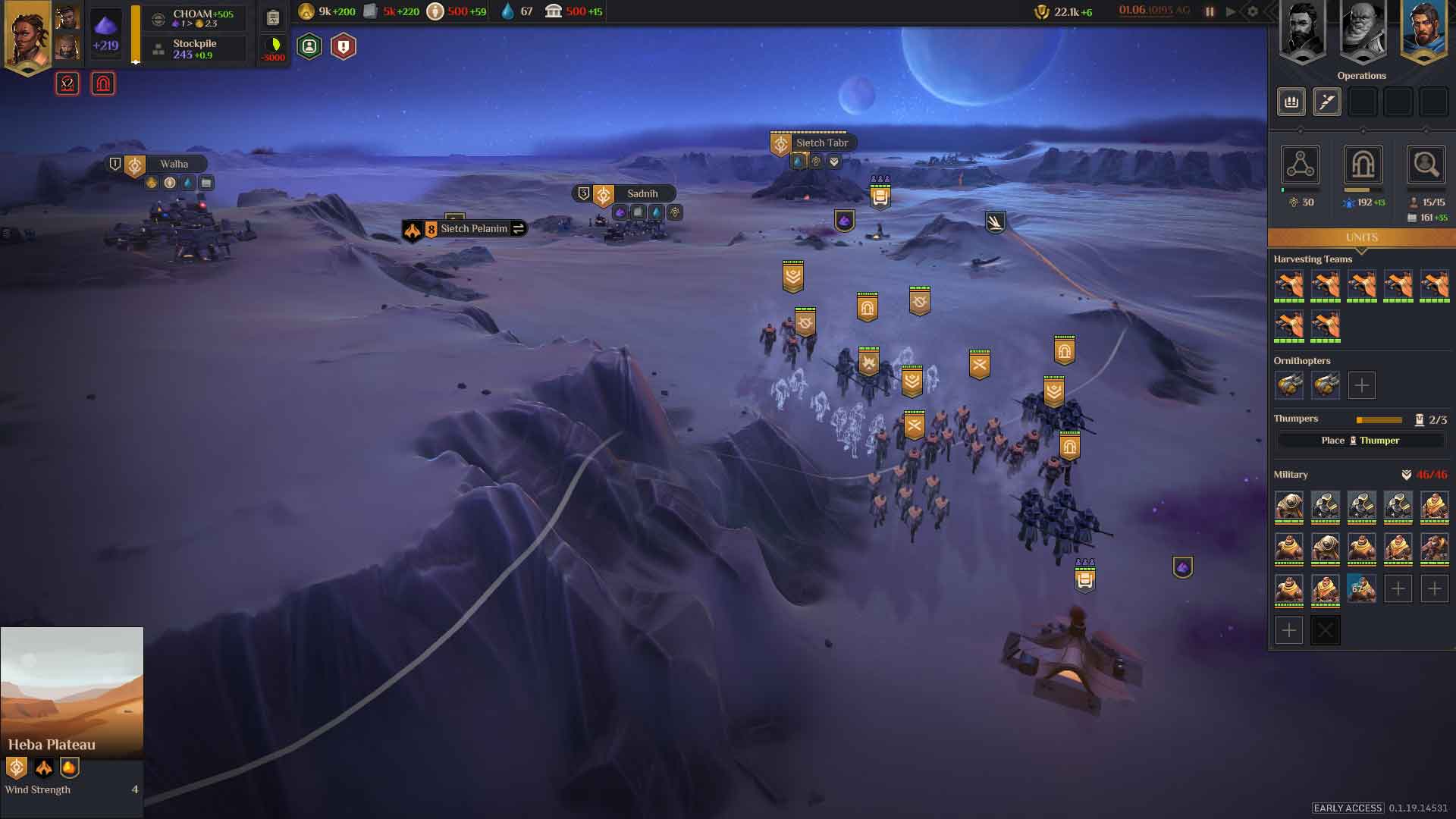Viewport: 1456px width, 819px height.
Task: Open settings via the gear icon
Action: click(x=1253, y=11)
